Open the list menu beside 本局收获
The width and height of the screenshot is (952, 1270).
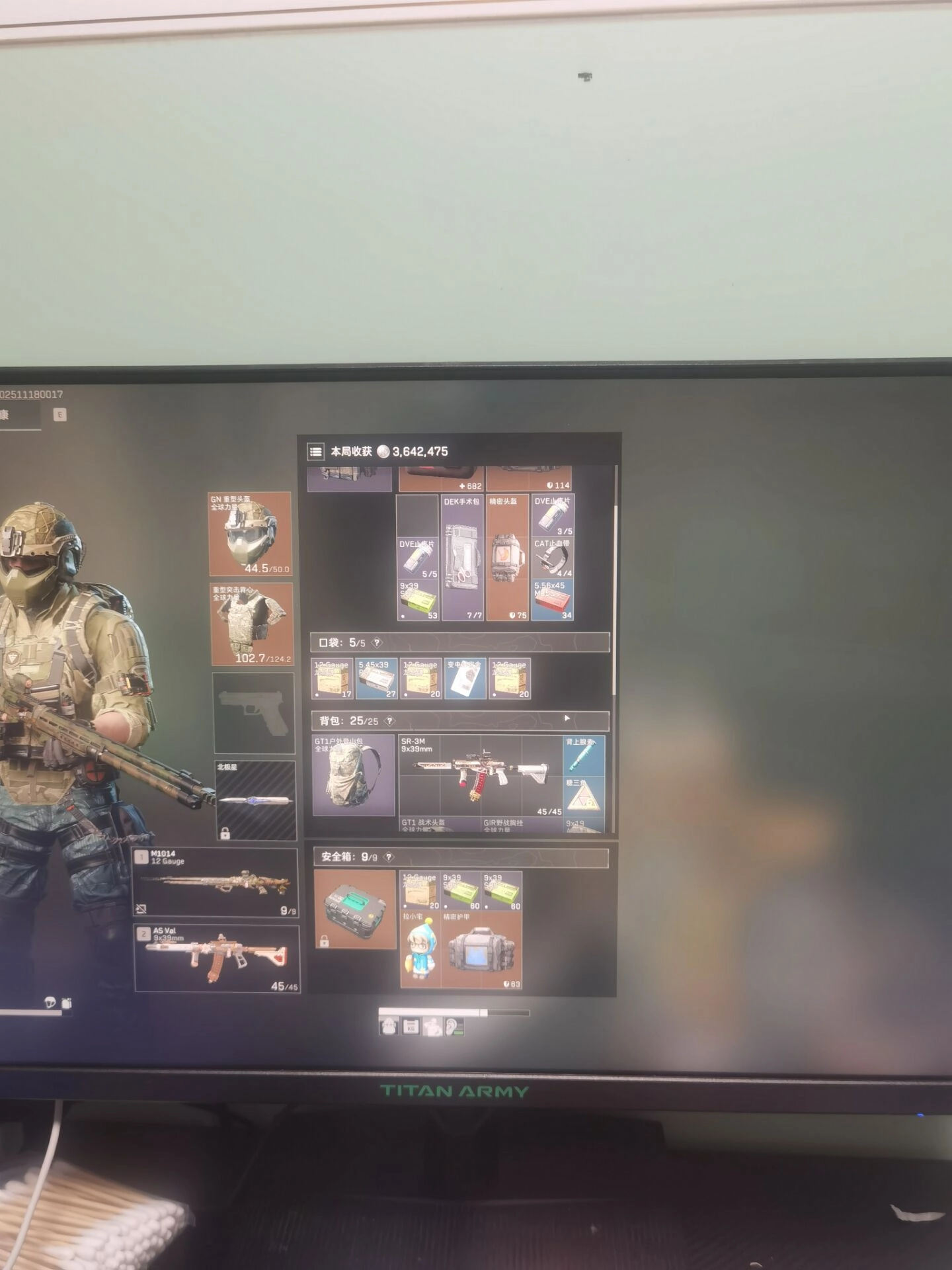[x=315, y=452]
